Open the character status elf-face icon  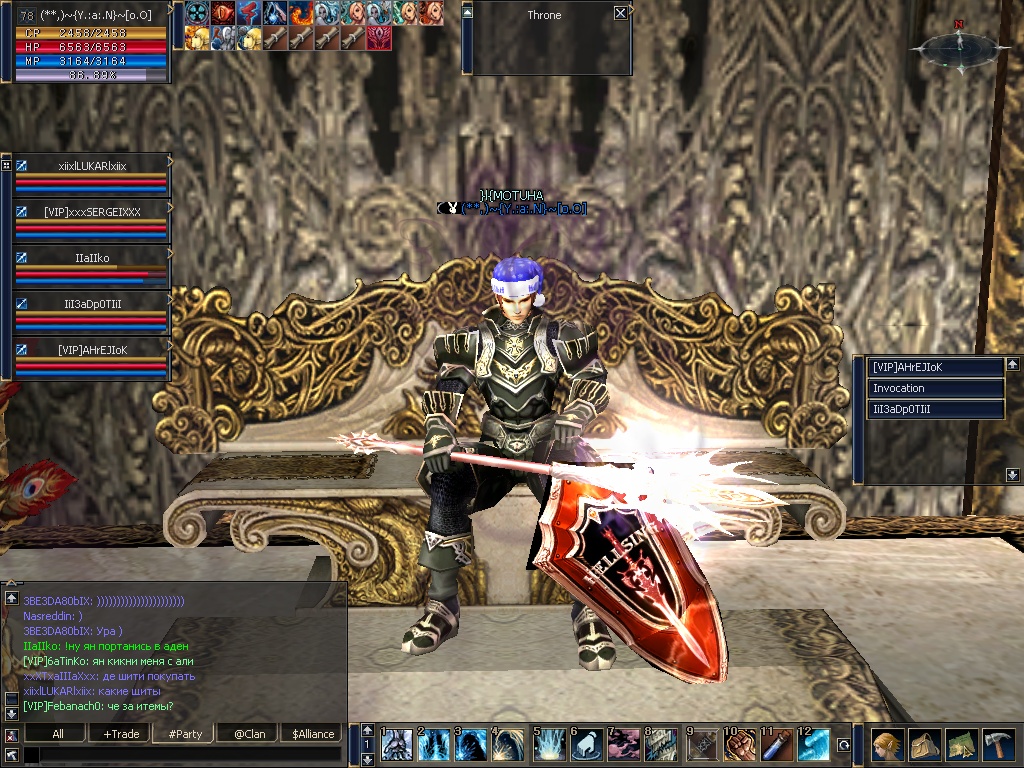(x=886, y=745)
